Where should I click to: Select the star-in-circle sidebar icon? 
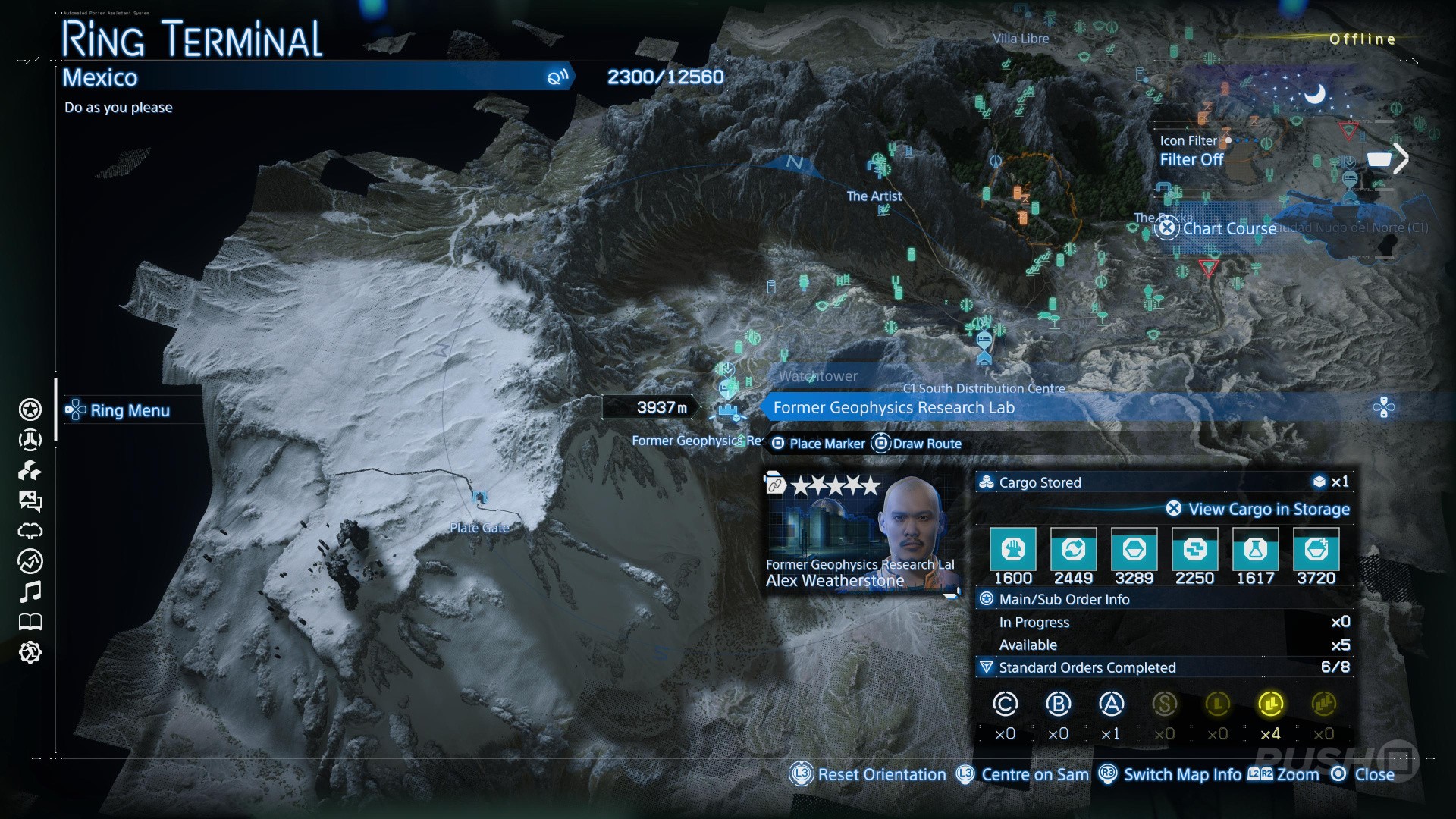30,409
